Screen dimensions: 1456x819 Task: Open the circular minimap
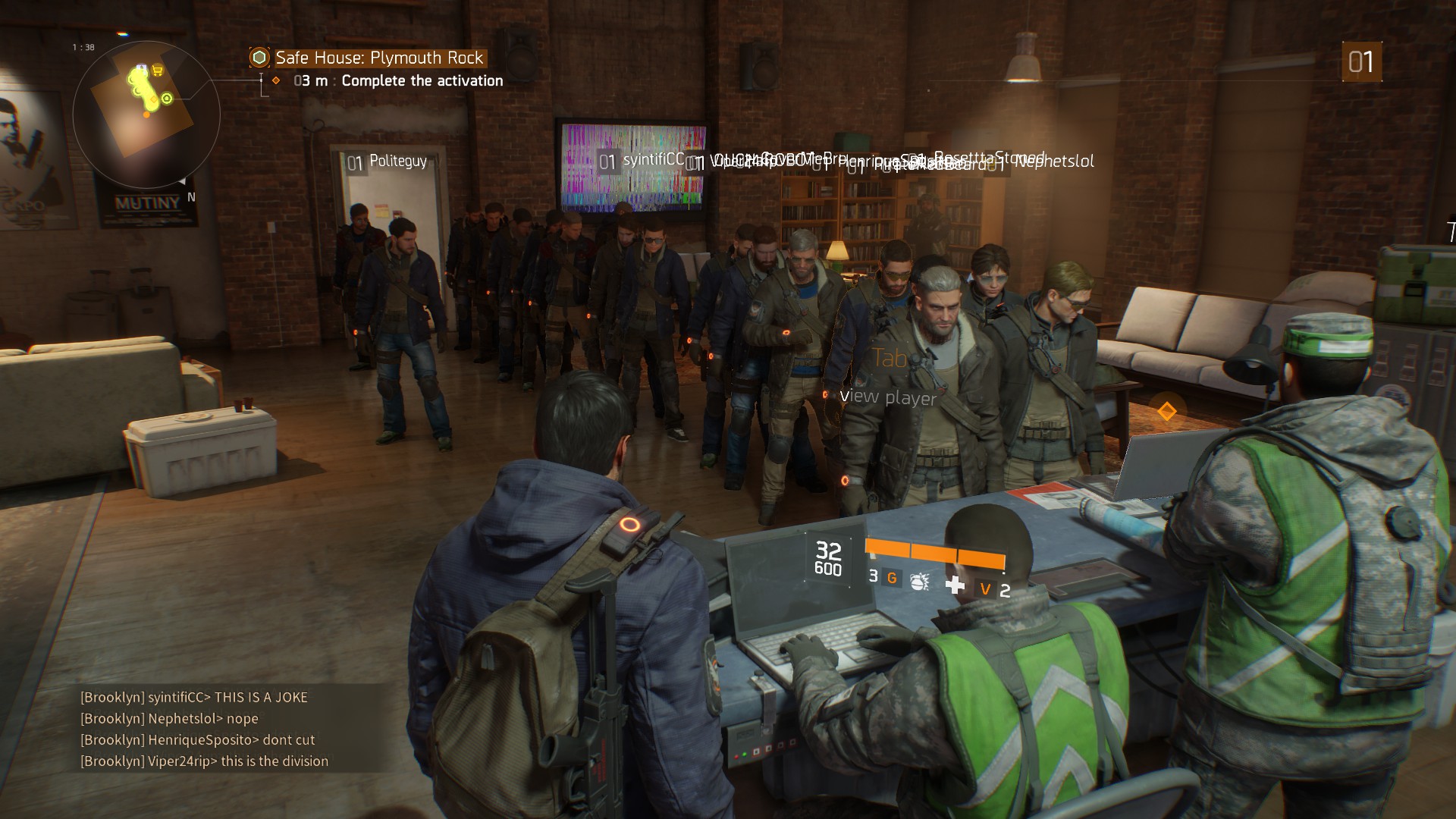coord(146,115)
